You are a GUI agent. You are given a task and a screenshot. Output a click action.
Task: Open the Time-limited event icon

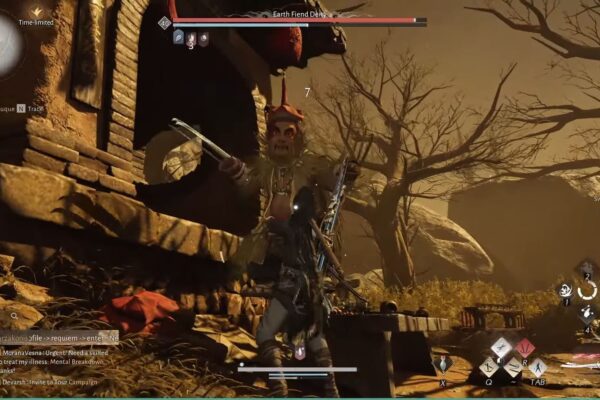pos(36,12)
